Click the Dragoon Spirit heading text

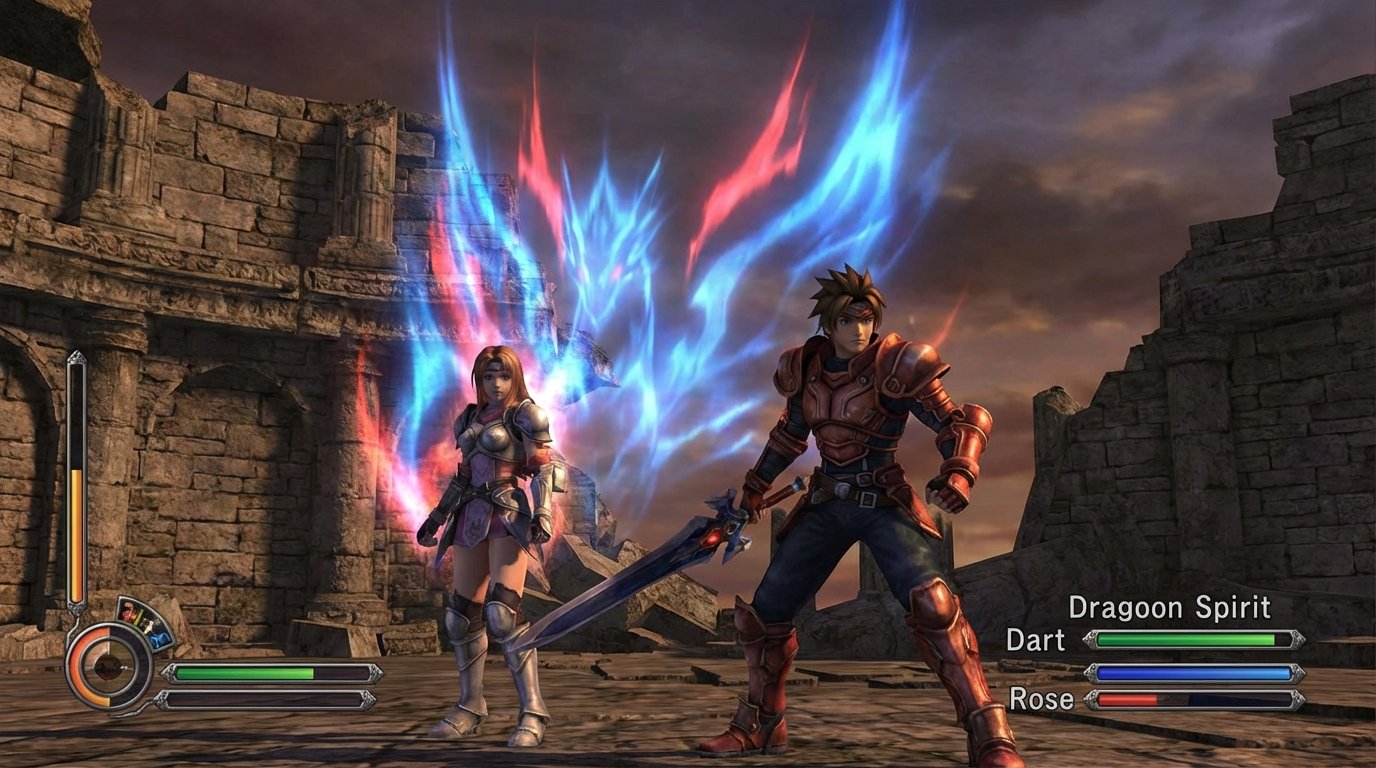tap(1170, 607)
